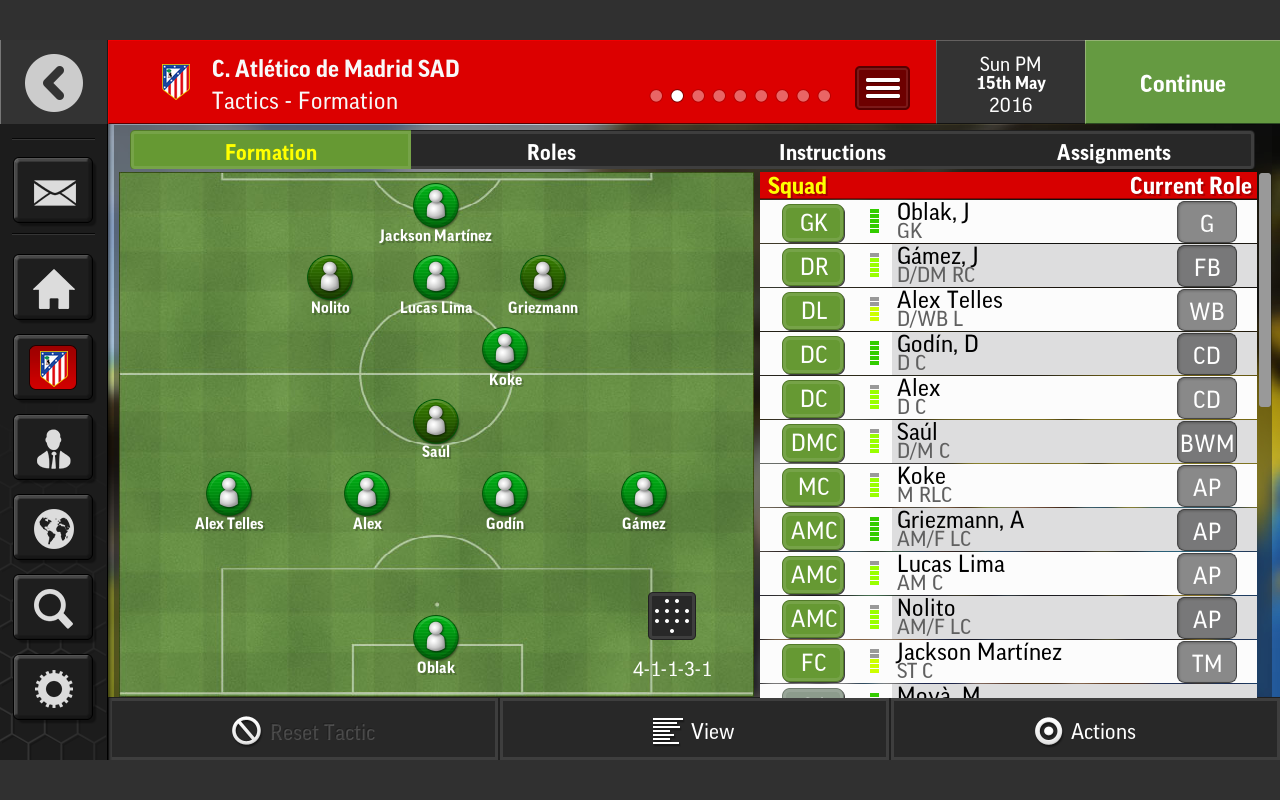
Task: Open the manager profile icon
Action: pos(53,448)
